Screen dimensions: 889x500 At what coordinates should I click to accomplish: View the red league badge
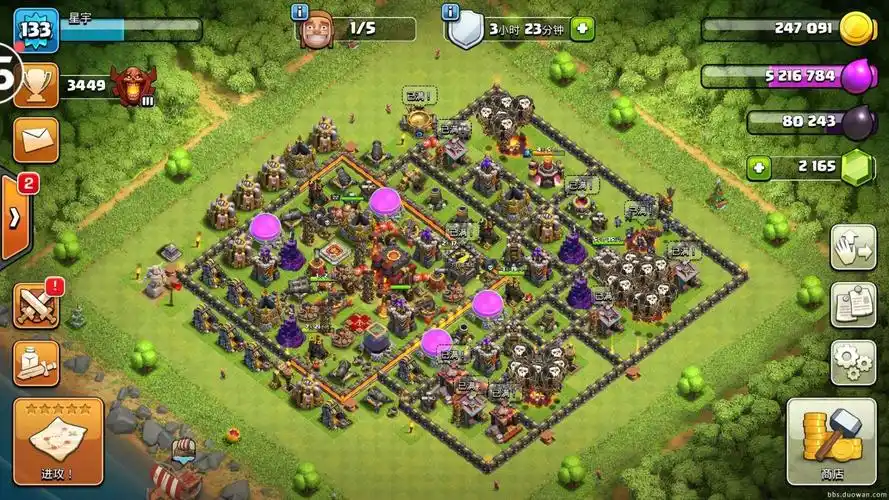pyautogui.click(x=133, y=86)
